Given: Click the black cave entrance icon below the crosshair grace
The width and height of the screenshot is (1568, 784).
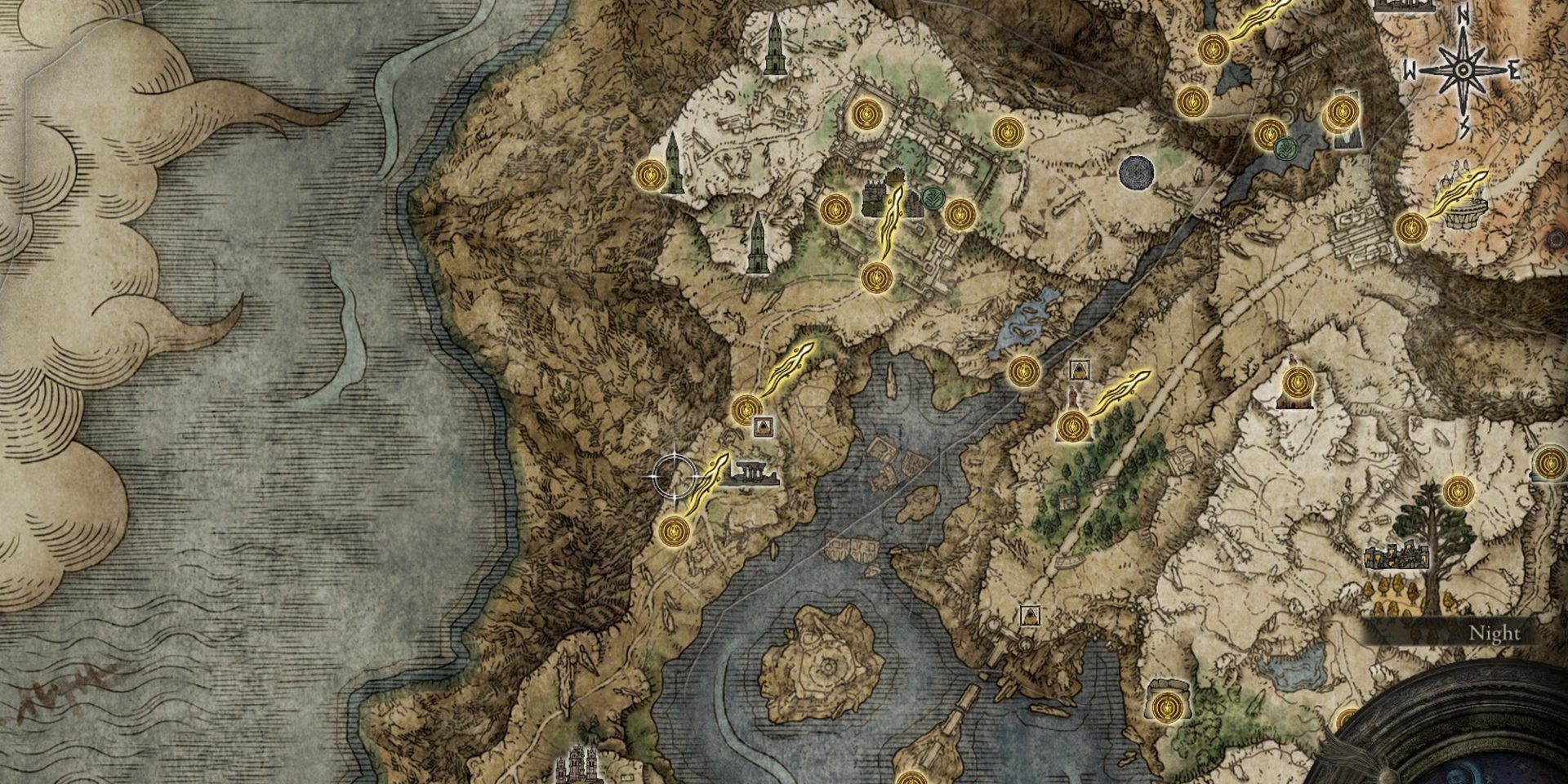Looking at the screenshot, I should pos(764,427).
